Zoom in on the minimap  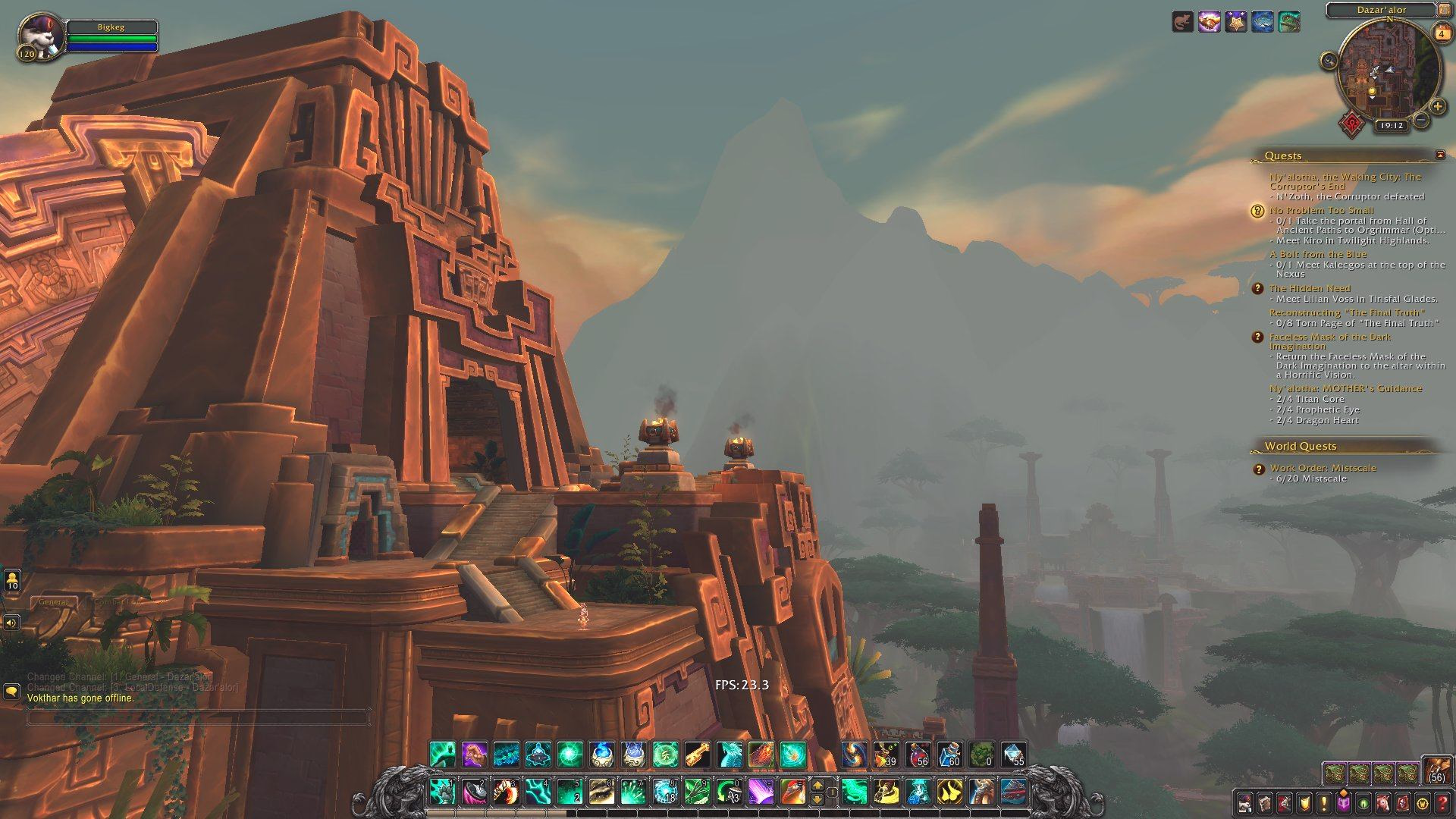click(1438, 107)
